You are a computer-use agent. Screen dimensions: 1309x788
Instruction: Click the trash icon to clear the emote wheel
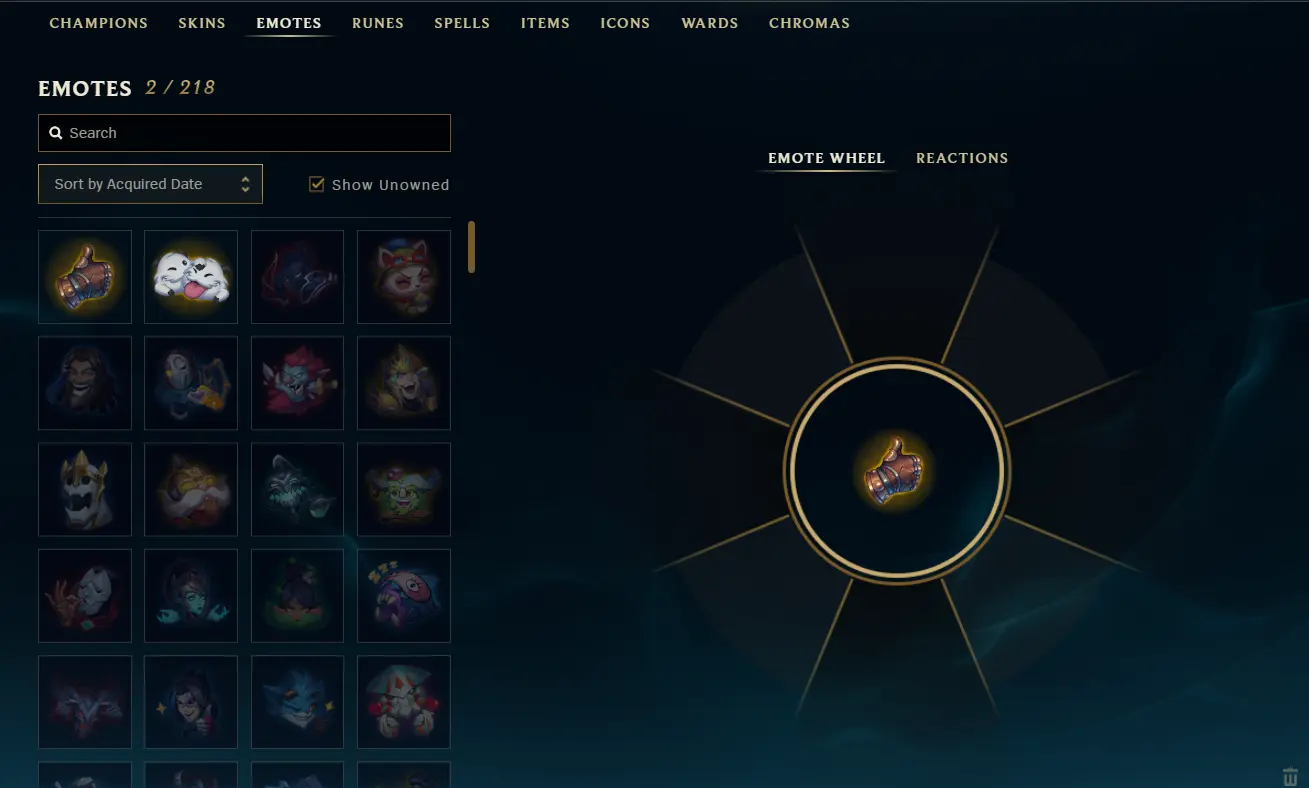[x=1290, y=775]
